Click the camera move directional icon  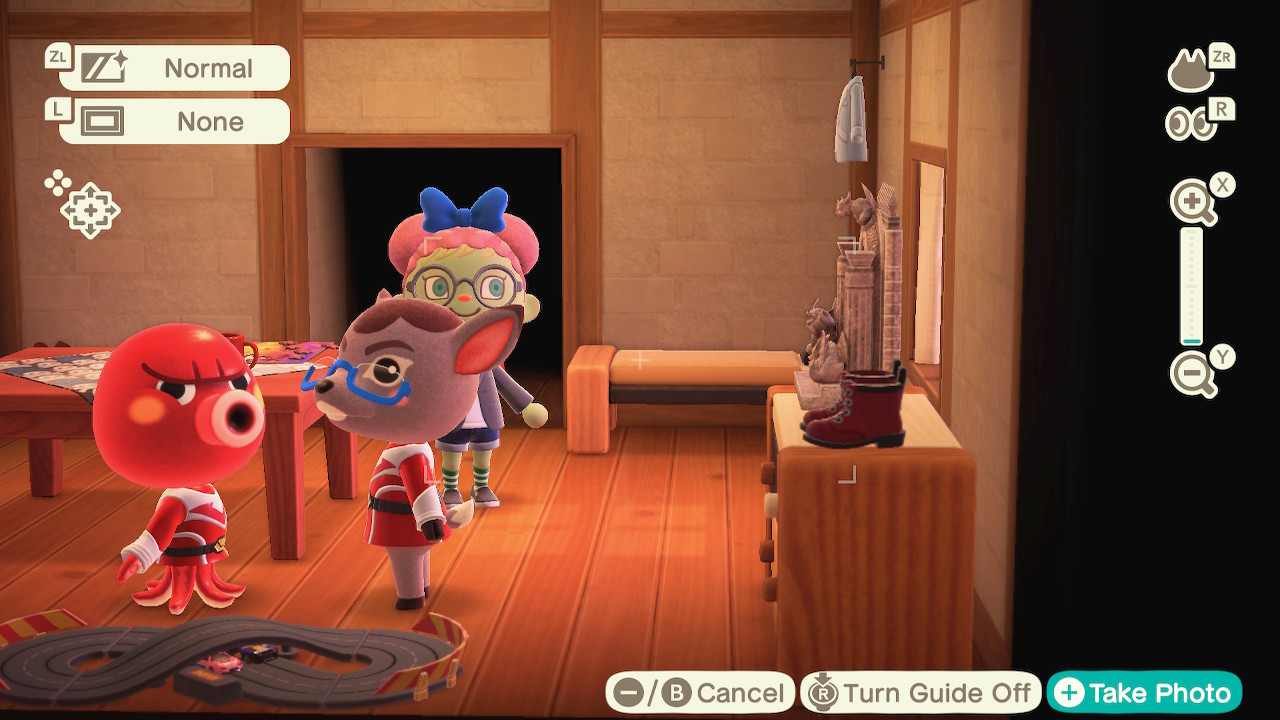tap(88, 210)
